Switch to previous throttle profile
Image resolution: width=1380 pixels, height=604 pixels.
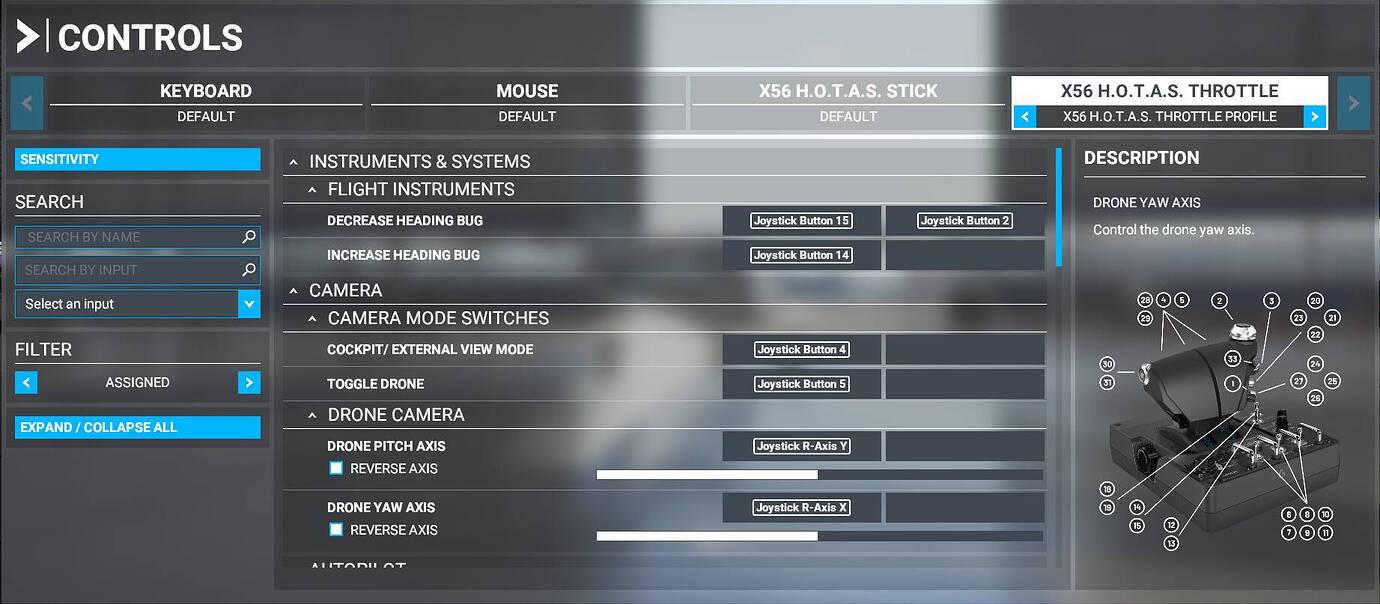pyautogui.click(x=1024, y=117)
